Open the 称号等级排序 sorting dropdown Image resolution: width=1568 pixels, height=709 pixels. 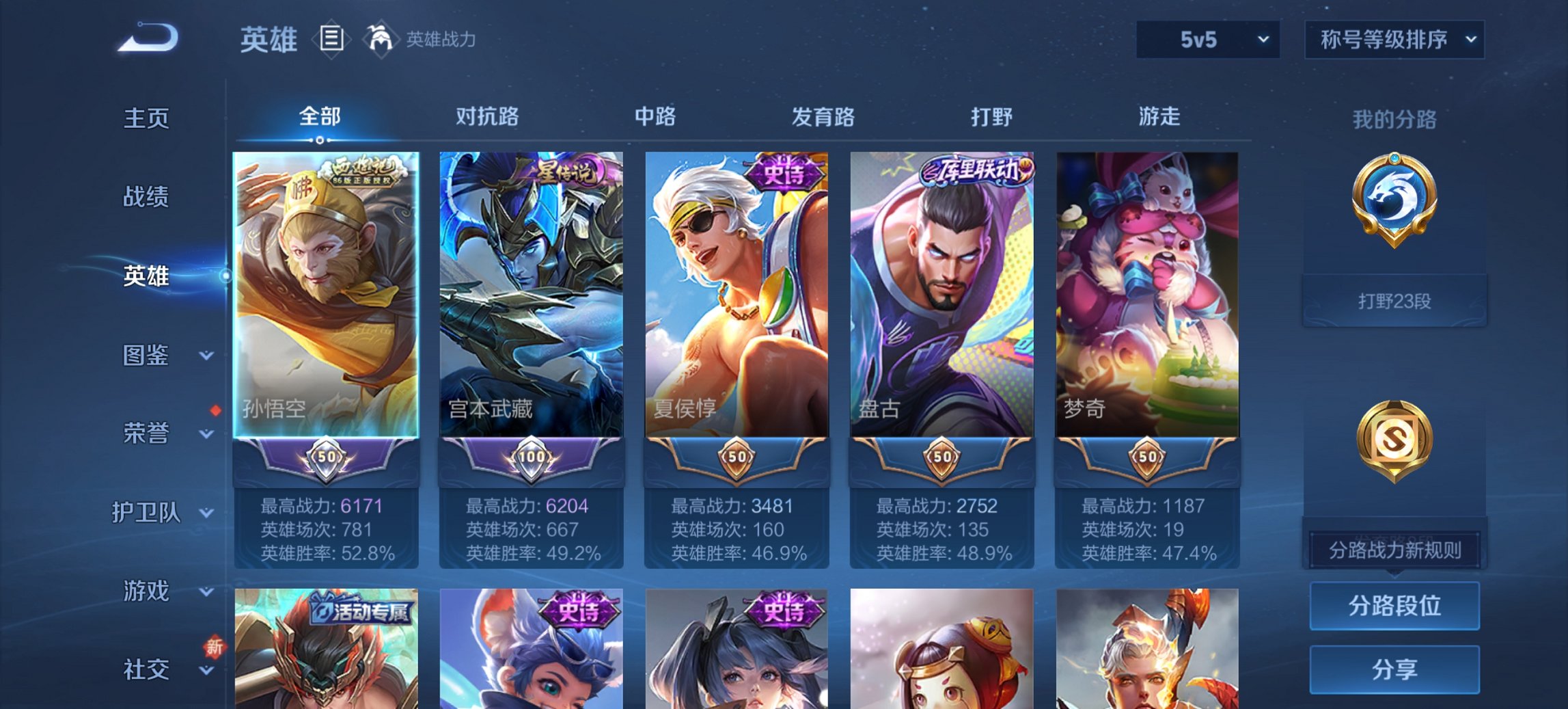[x=1394, y=40]
